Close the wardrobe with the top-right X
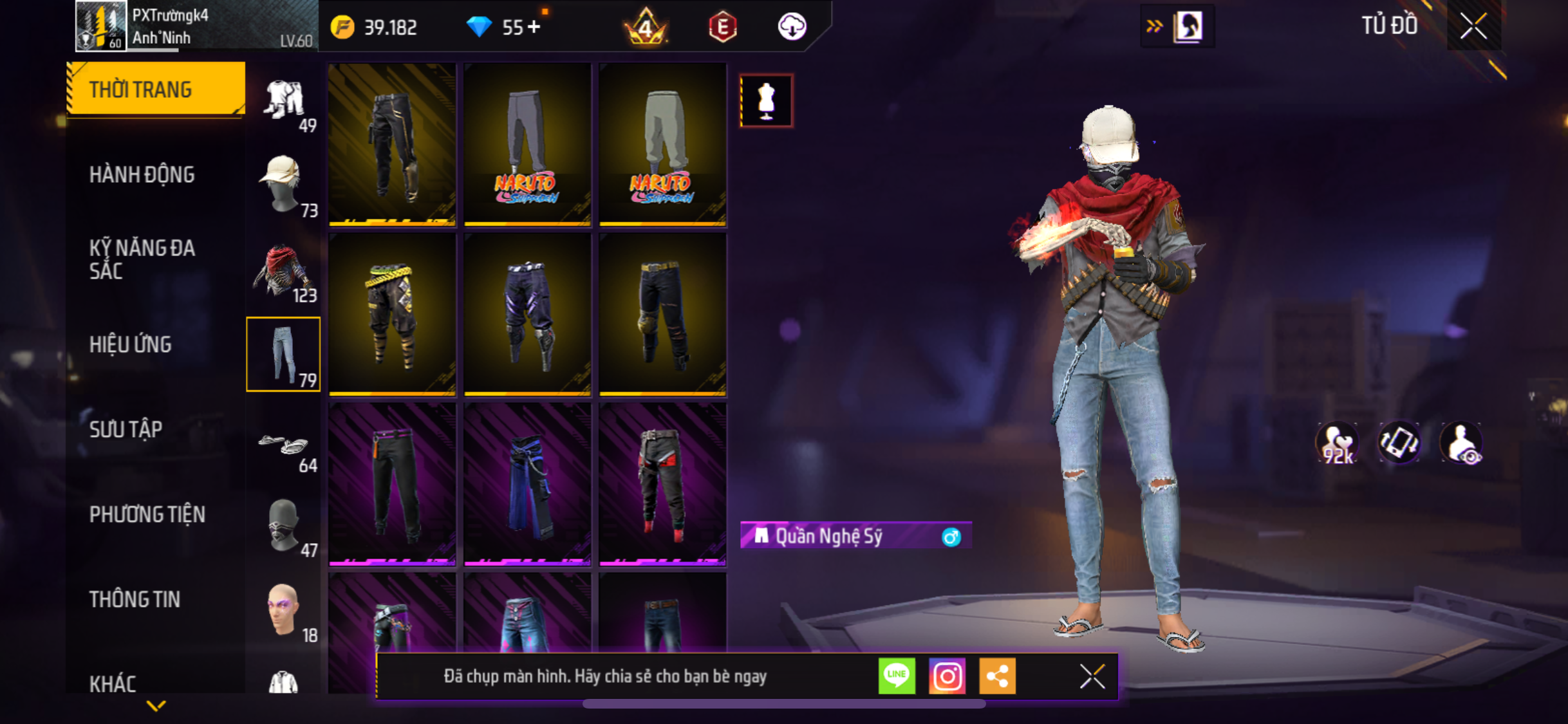1568x724 pixels. point(1473,26)
